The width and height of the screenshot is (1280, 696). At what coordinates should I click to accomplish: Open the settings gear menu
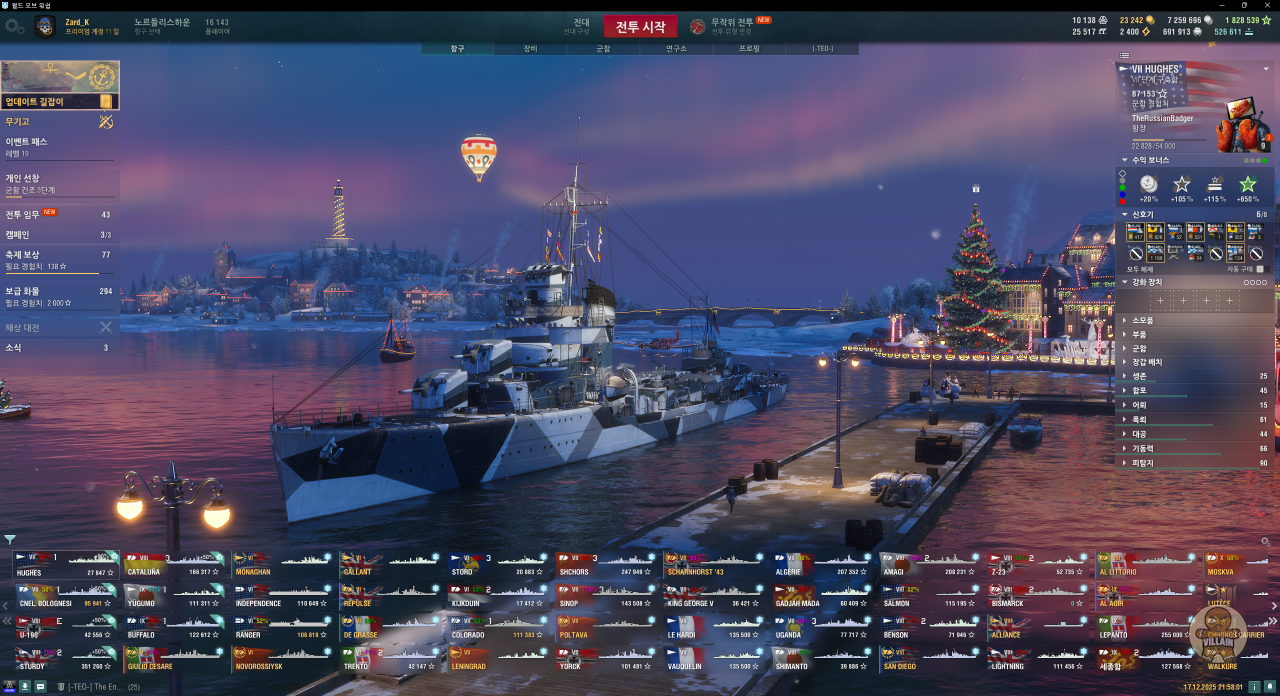point(14,27)
